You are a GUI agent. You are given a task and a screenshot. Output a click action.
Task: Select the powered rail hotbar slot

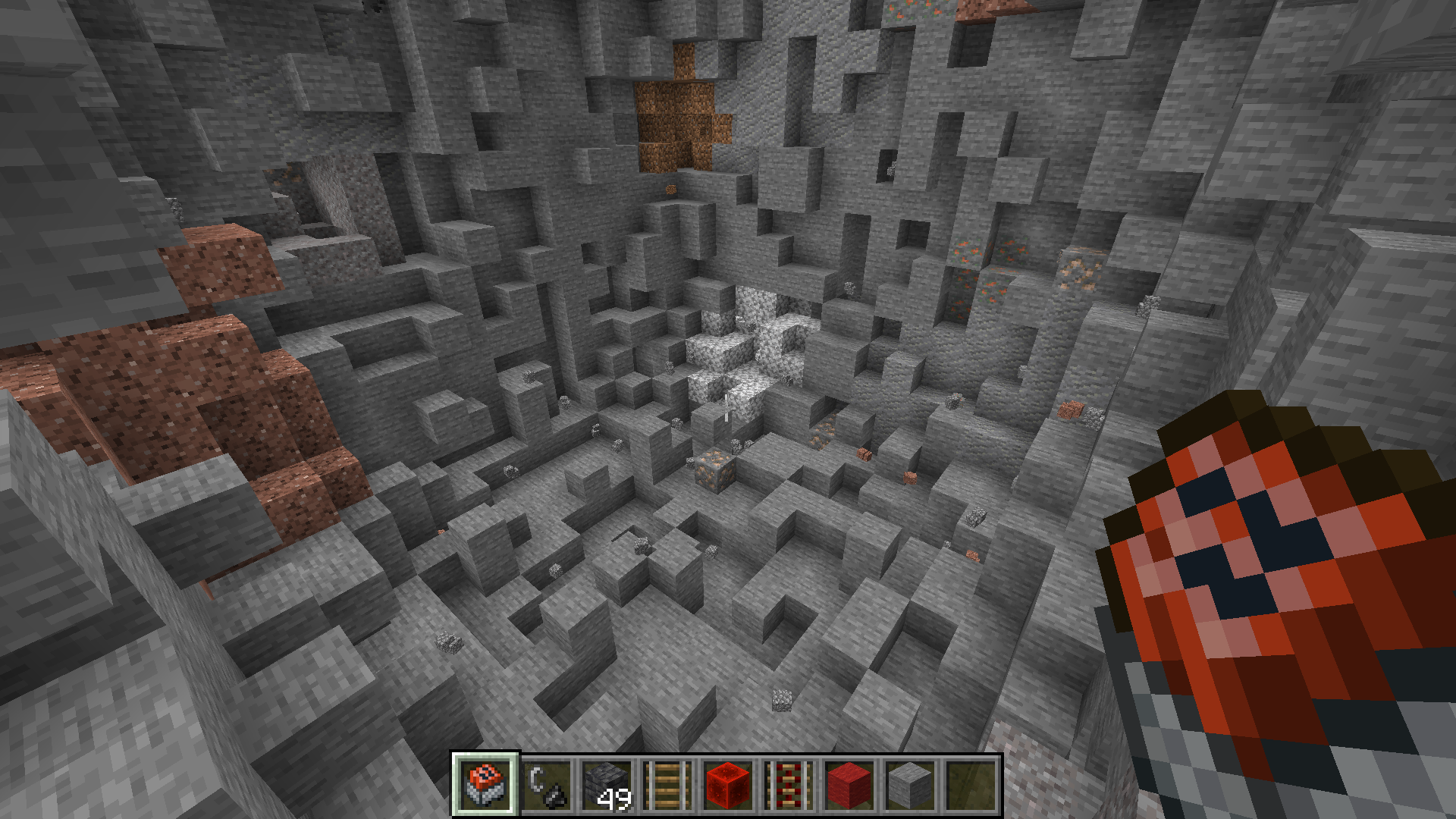[x=789, y=785]
